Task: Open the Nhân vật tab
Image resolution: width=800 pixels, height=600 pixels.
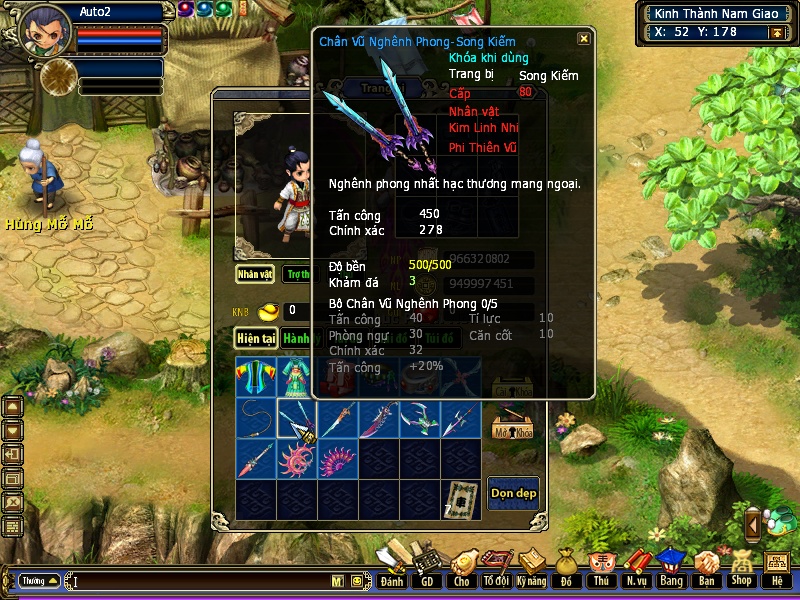Action: [255, 273]
